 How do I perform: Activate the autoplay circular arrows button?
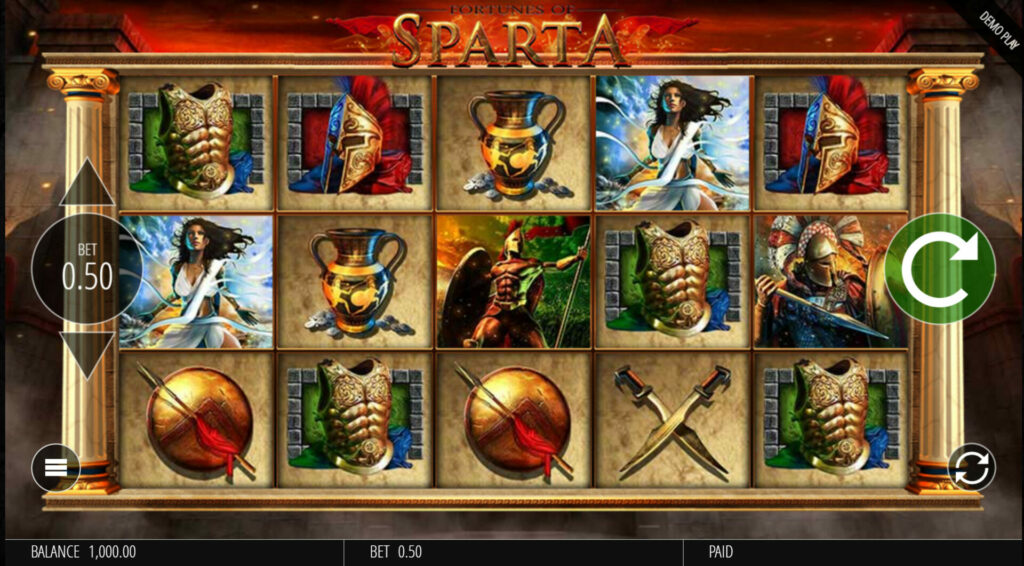pos(971,466)
